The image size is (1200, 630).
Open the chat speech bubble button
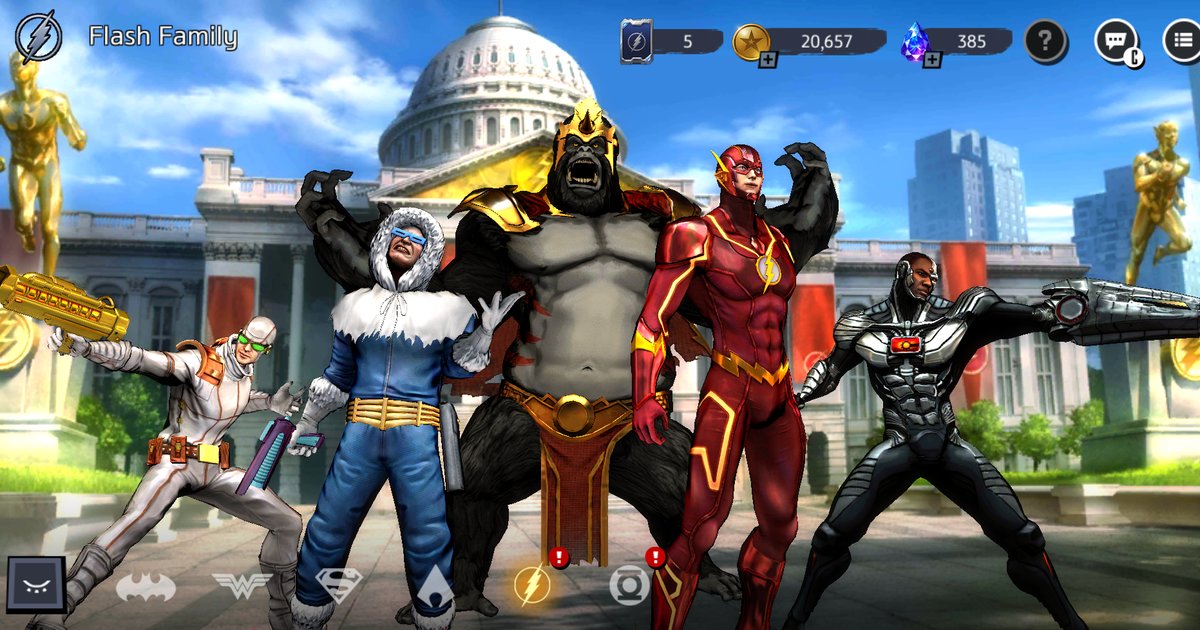1115,41
